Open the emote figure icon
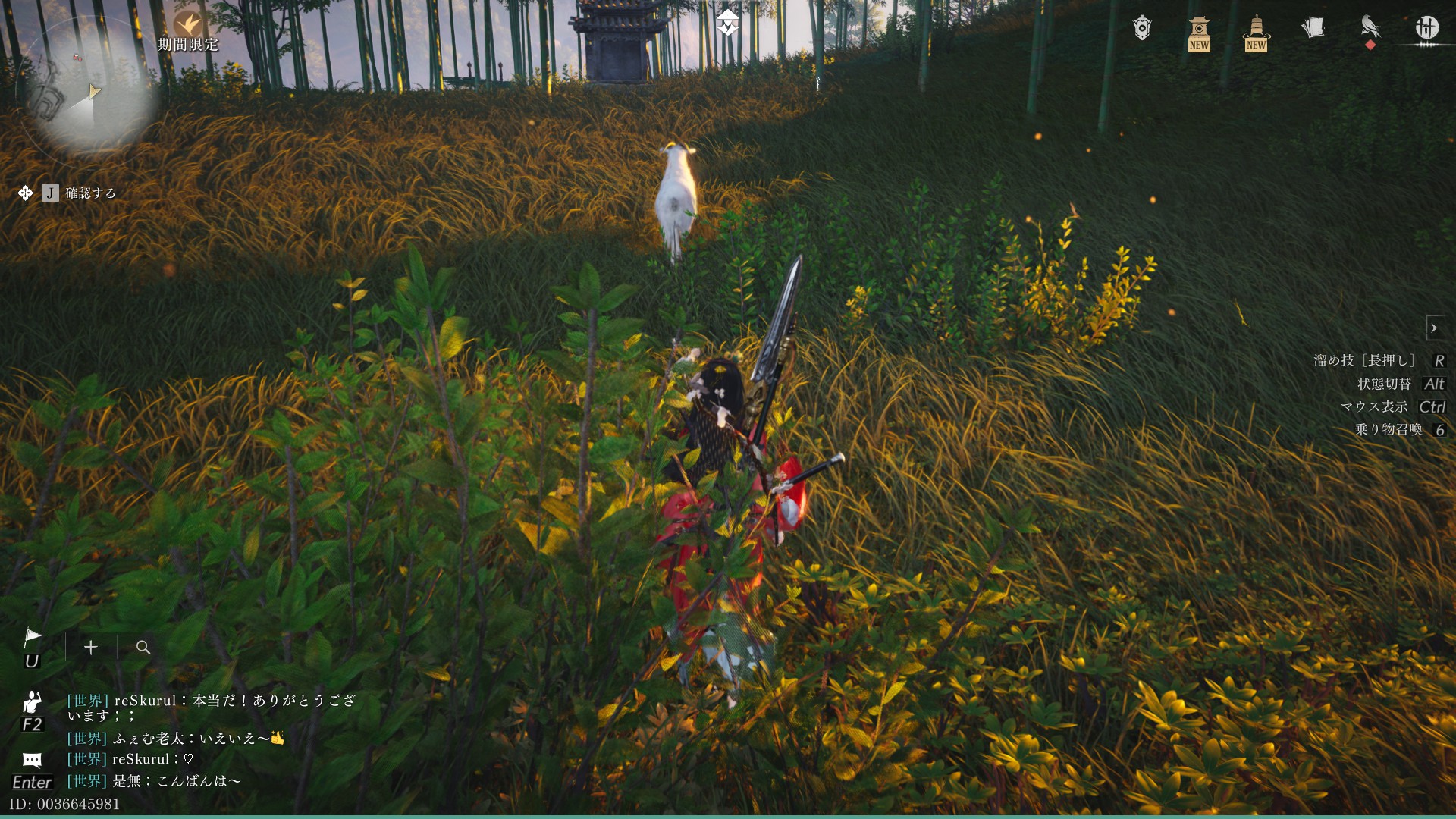The height and width of the screenshot is (819, 1456). [32, 703]
